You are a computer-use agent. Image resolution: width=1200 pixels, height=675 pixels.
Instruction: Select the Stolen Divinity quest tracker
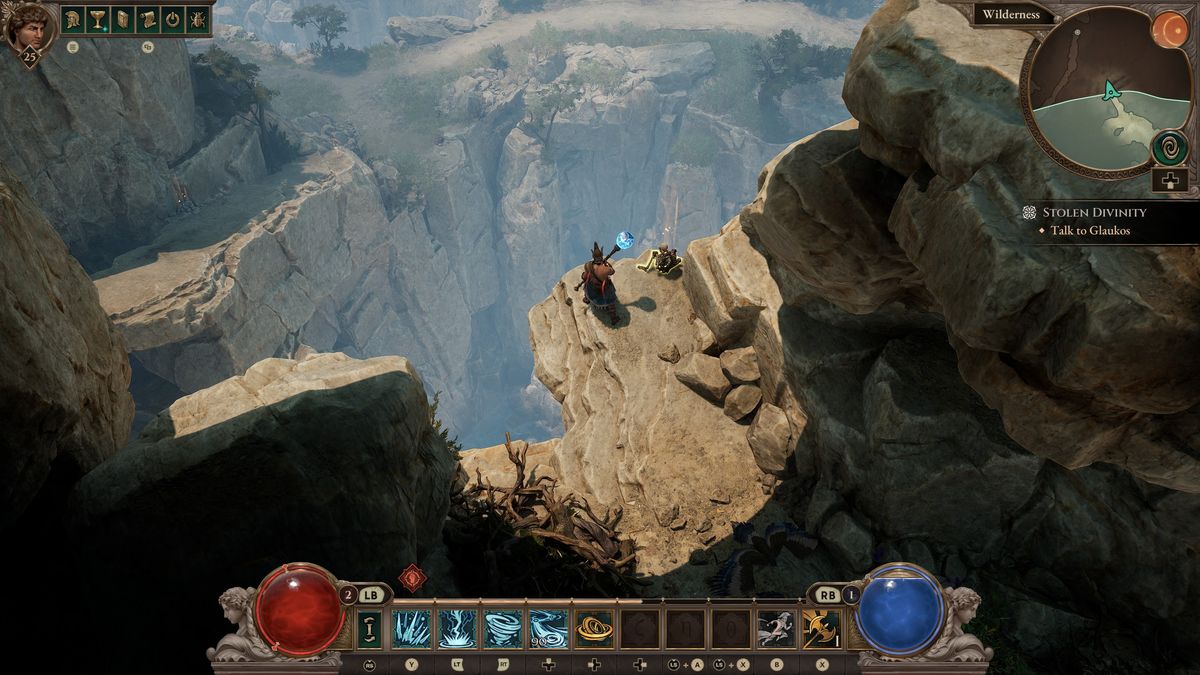coord(1094,212)
